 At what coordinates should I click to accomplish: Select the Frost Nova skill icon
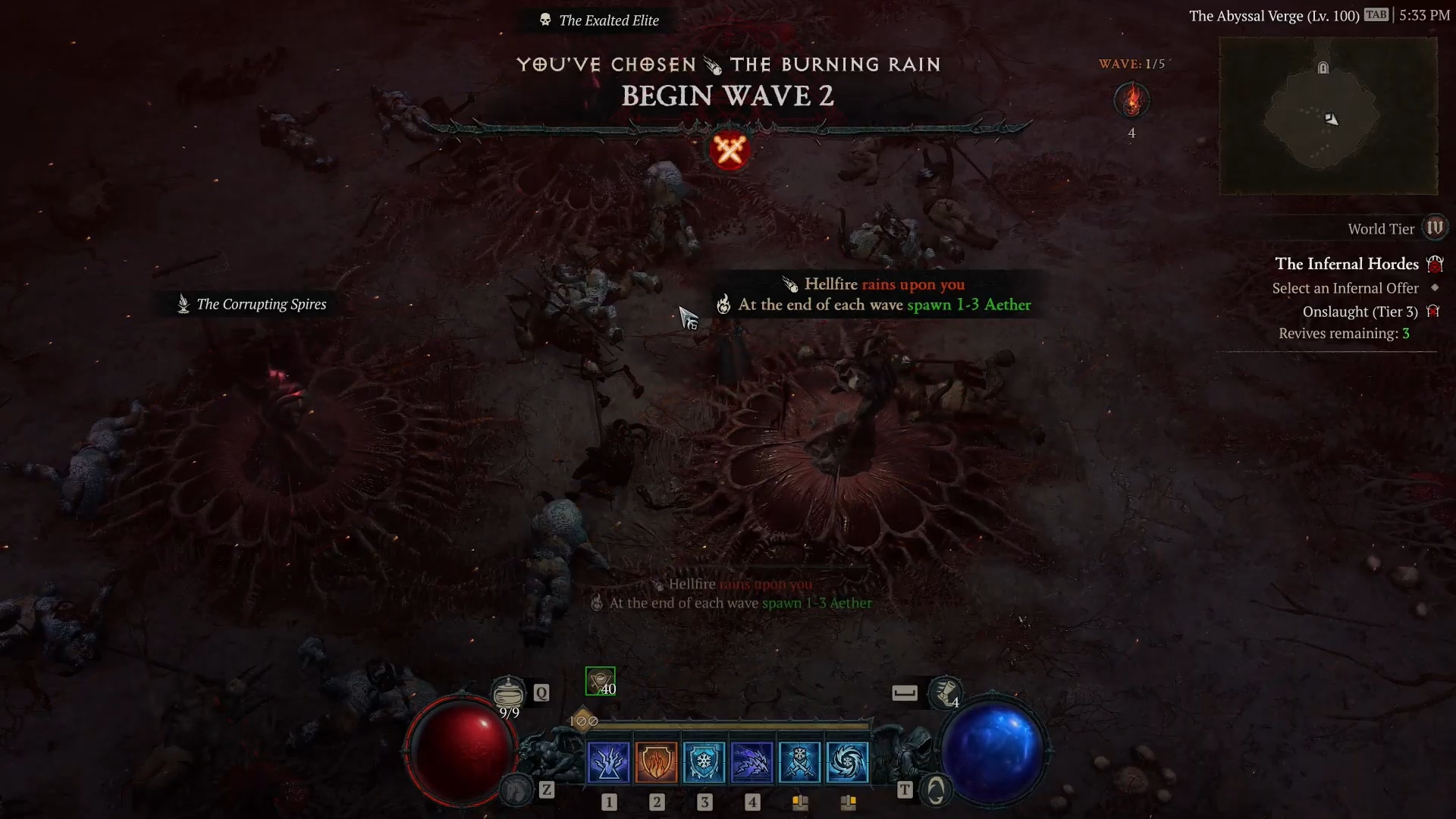pyautogui.click(x=801, y=762)
